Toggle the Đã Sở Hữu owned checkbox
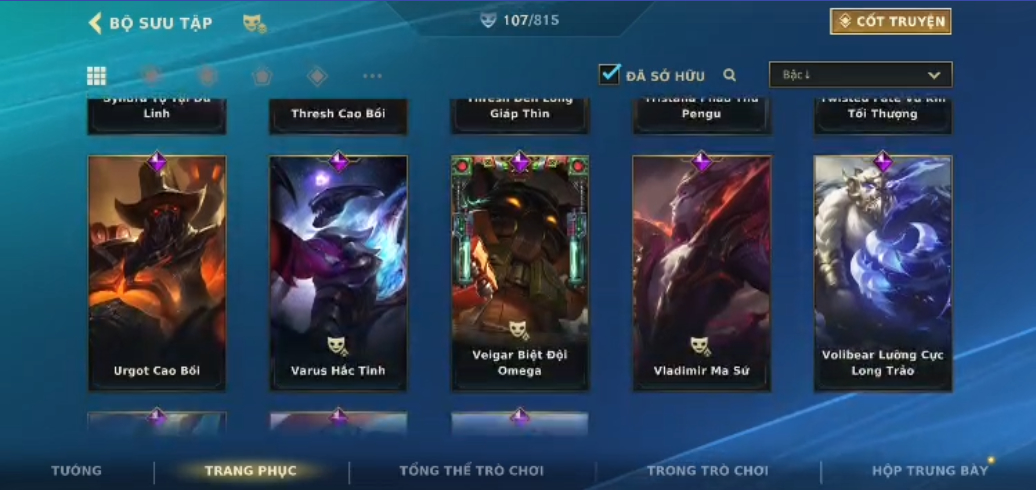The width and height of the screenshot is (1036, 490). pyautogui.click(x=609, y=74)
